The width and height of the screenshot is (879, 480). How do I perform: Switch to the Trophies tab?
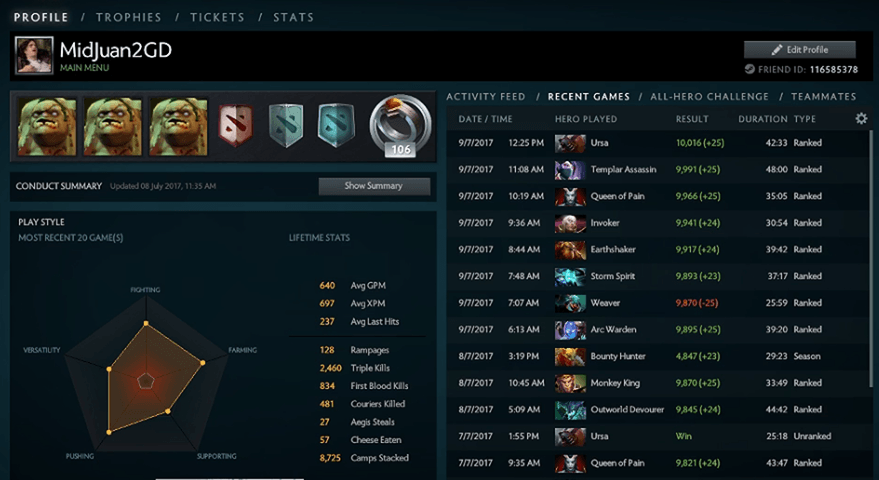pos(130,17)
